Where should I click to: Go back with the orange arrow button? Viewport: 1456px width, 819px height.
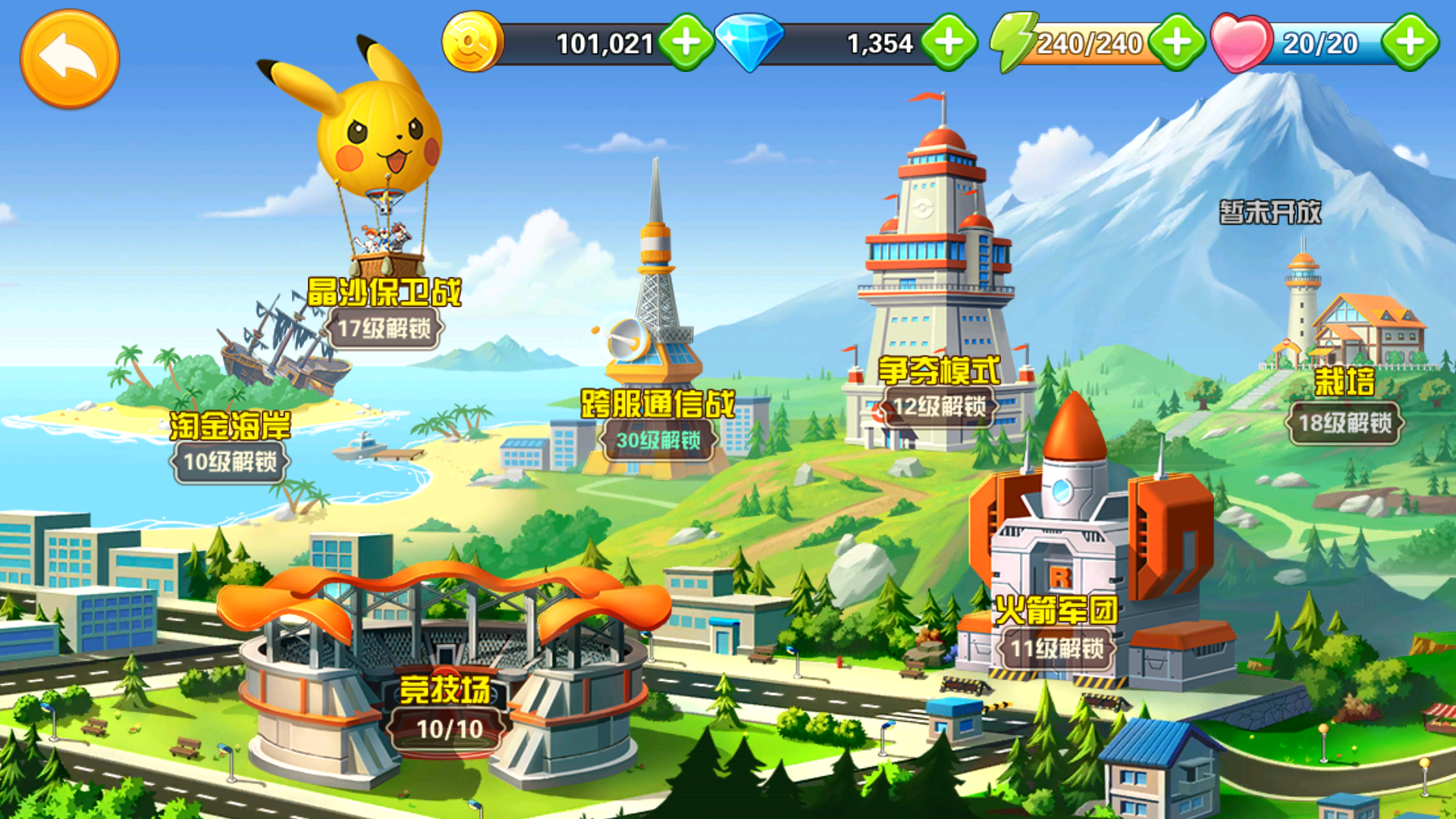69,58
